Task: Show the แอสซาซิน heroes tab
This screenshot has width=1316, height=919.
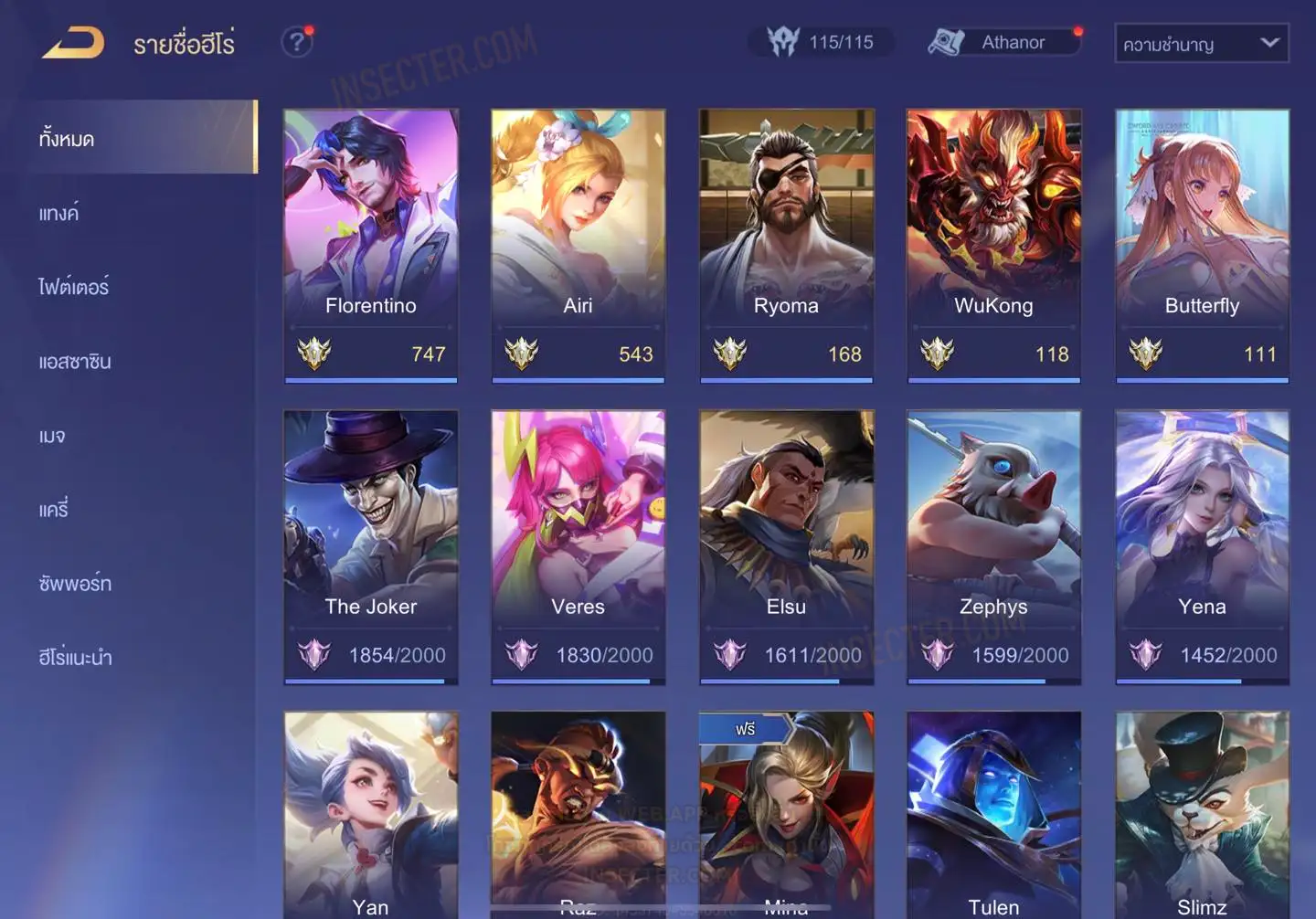Action: coord(75,362)
